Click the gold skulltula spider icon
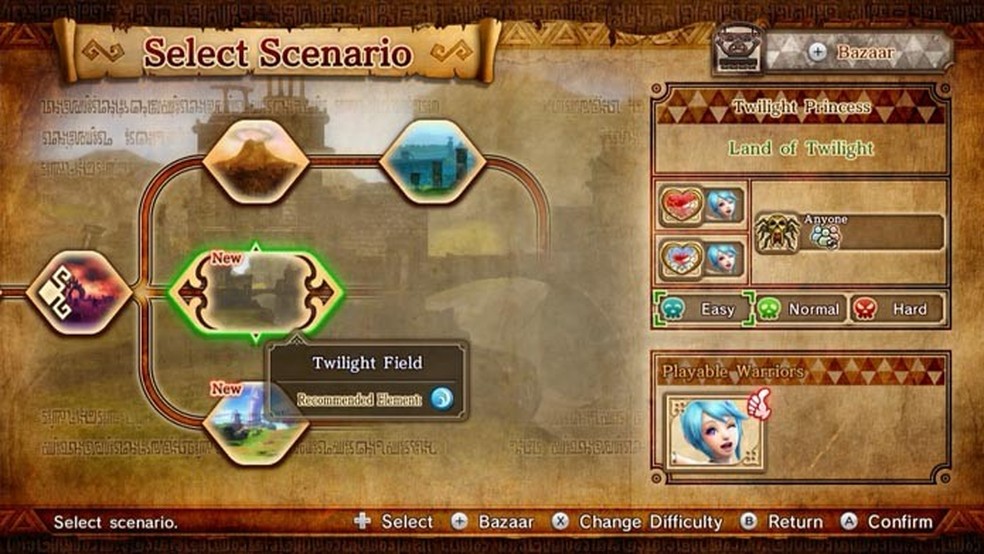 coord(776,233)
